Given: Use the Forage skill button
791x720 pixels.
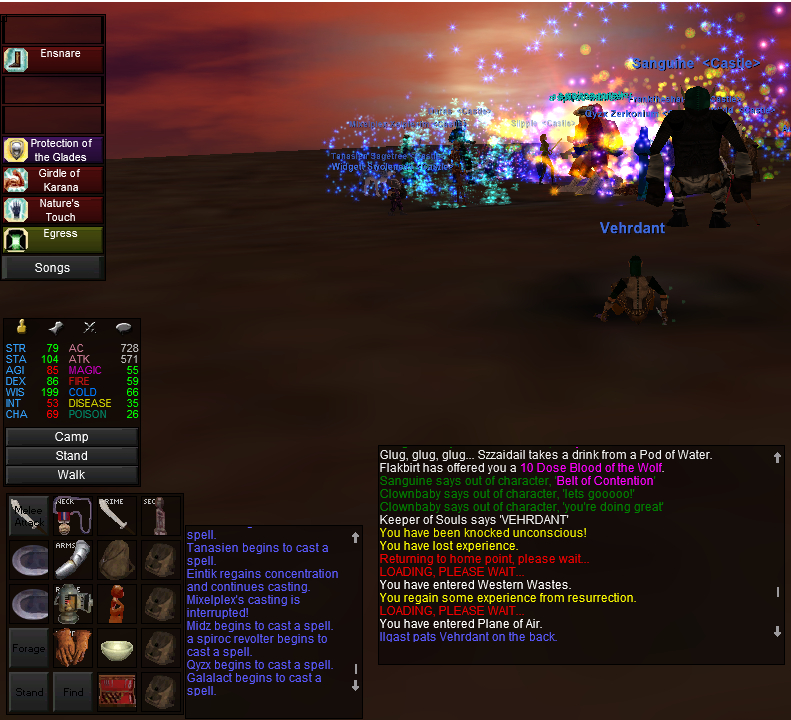Looking at the screenshot, I should (28, 648).
